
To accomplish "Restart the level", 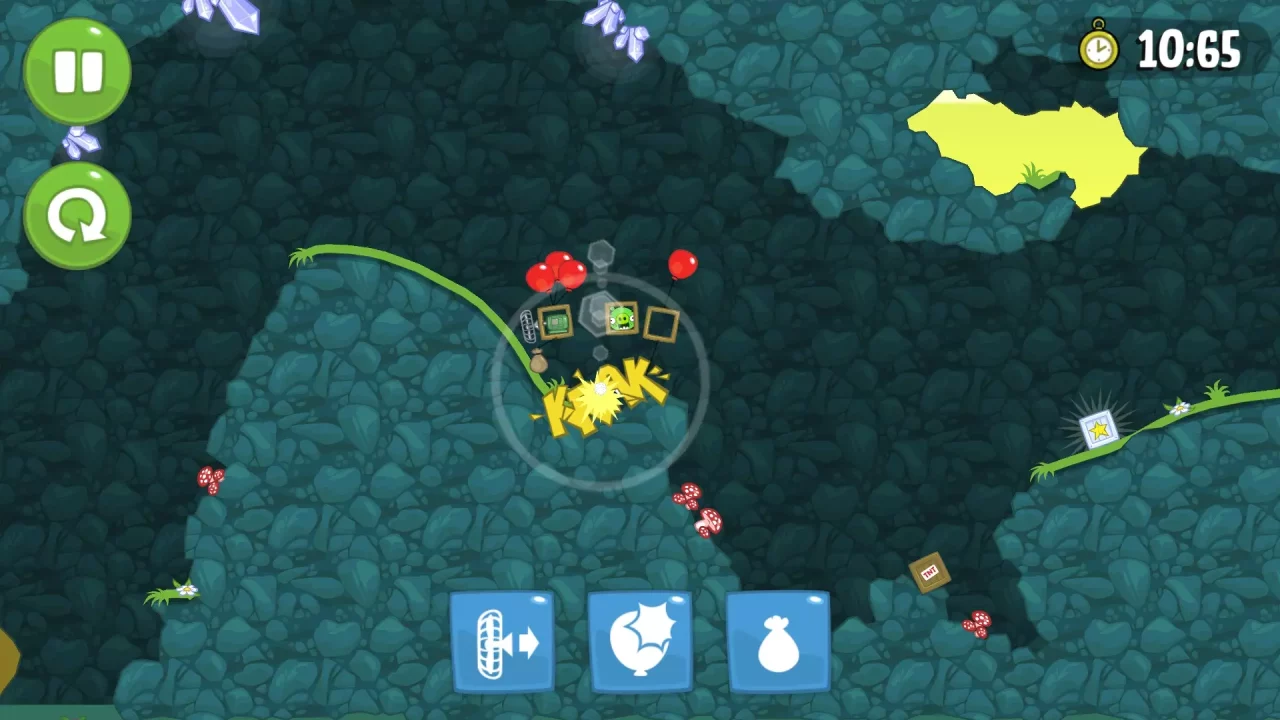I will click(77, 215).
